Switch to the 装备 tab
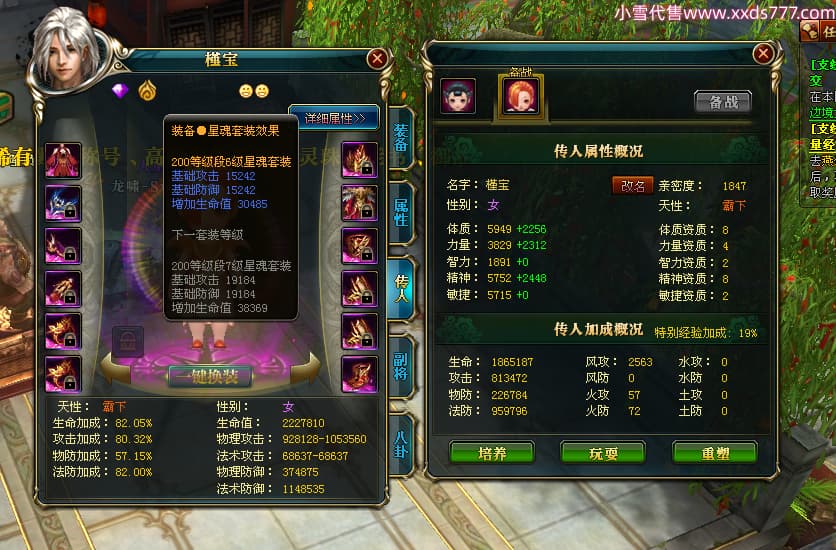Image resolution: width=836 pixels, height=550 pixels. pyautogui.click(x=400, y=139)
